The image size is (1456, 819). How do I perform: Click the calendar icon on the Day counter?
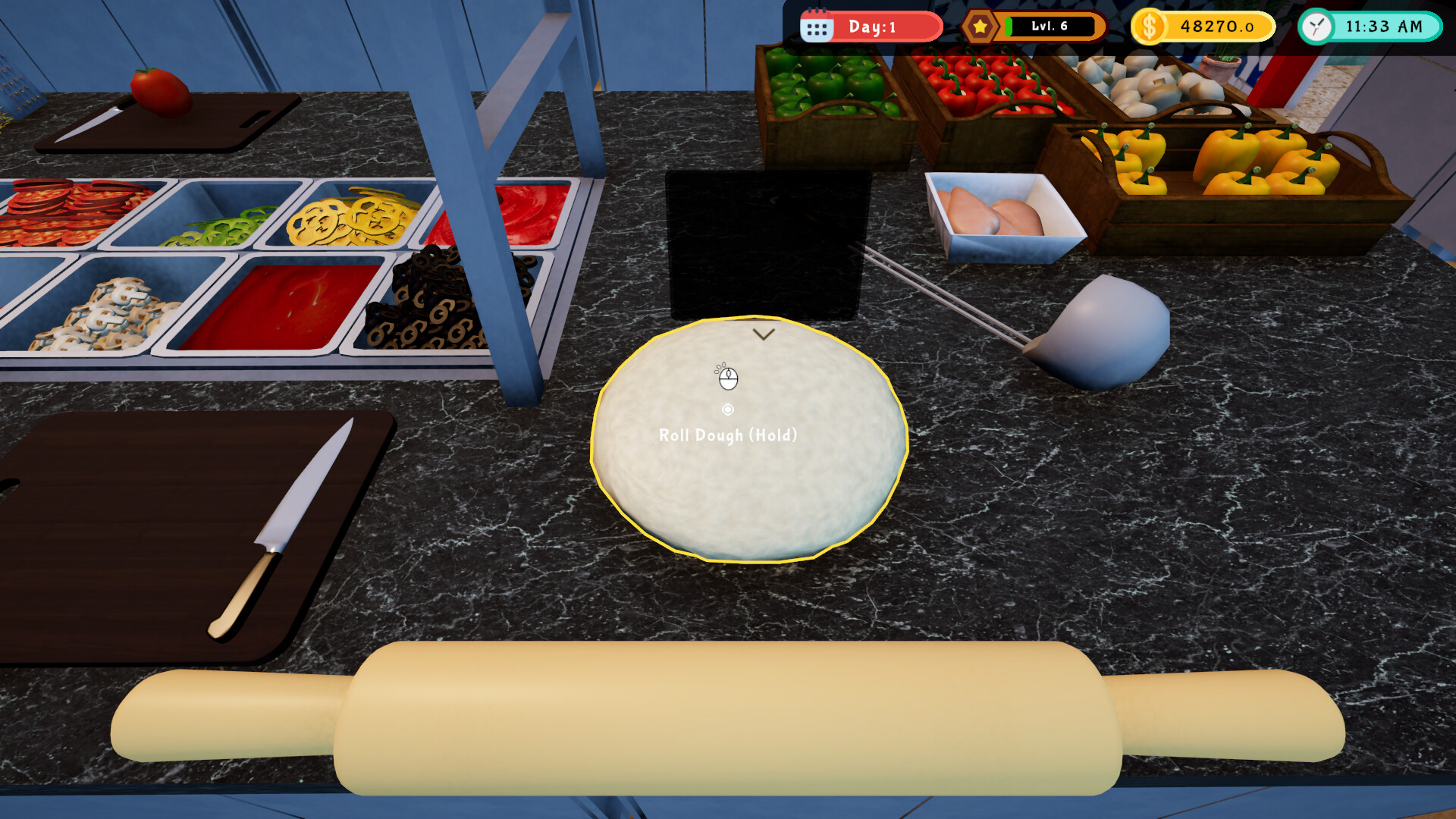(x=815, y=27)
